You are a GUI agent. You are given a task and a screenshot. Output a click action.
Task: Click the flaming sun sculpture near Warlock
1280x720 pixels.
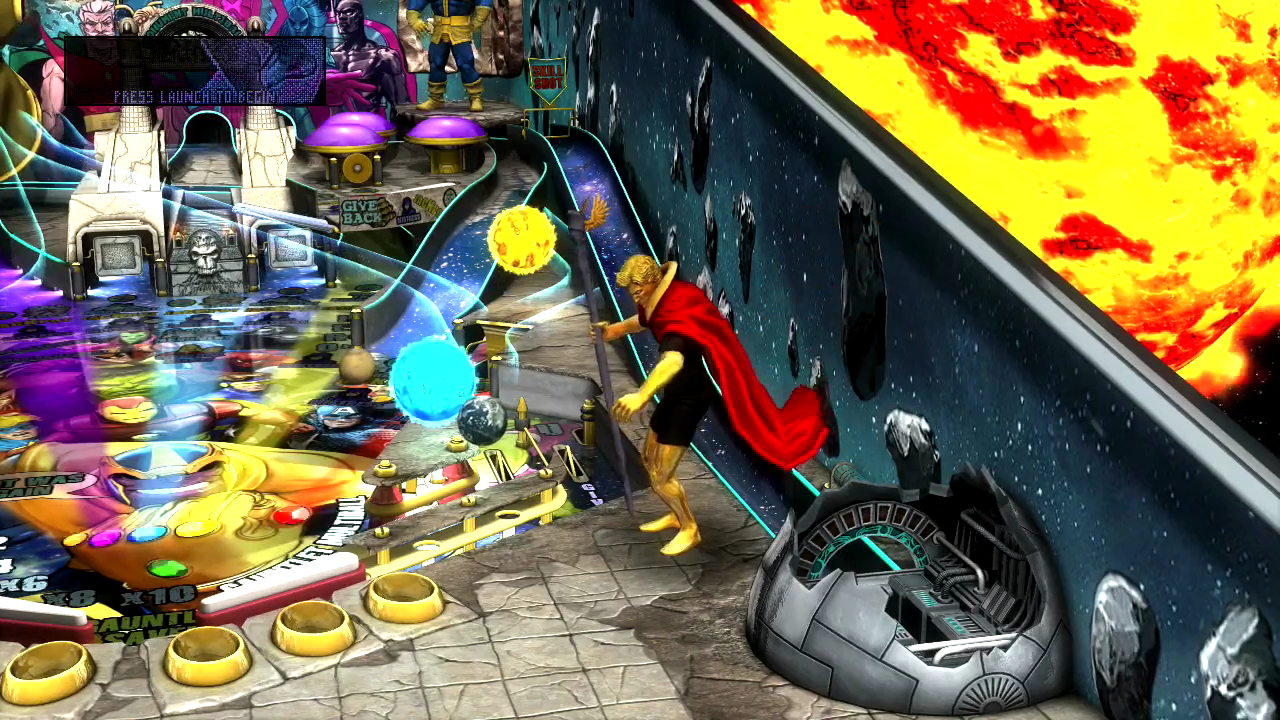[x=523, y=240]
